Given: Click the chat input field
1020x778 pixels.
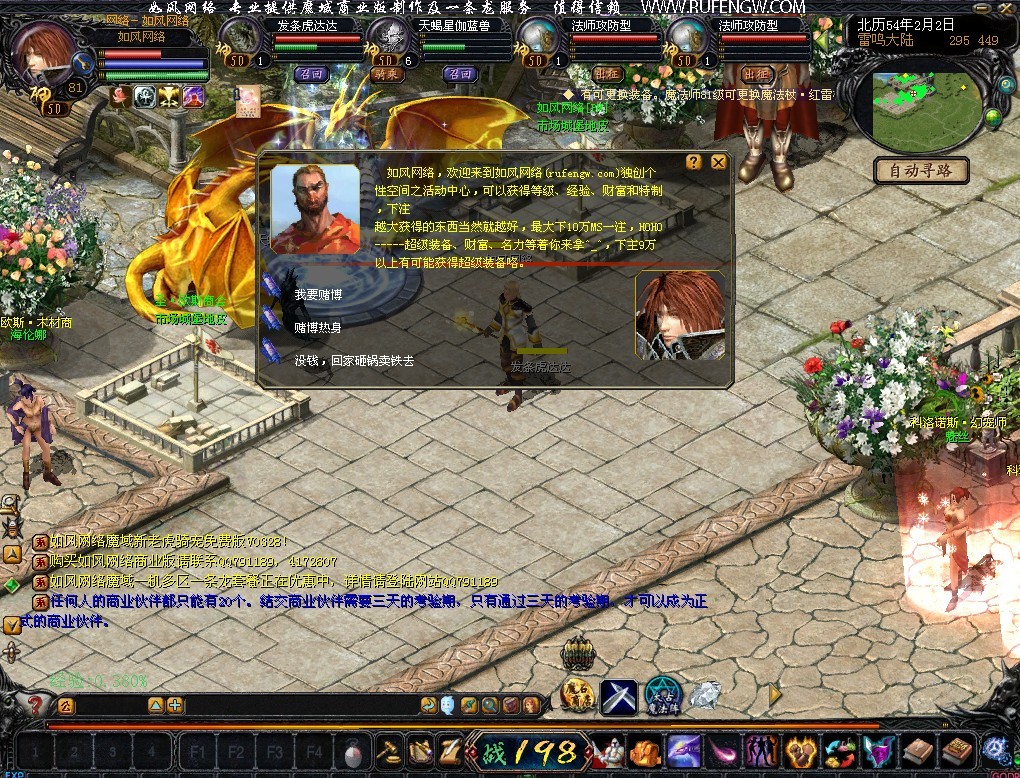Looking at the screenshot, I should (300, 705).
